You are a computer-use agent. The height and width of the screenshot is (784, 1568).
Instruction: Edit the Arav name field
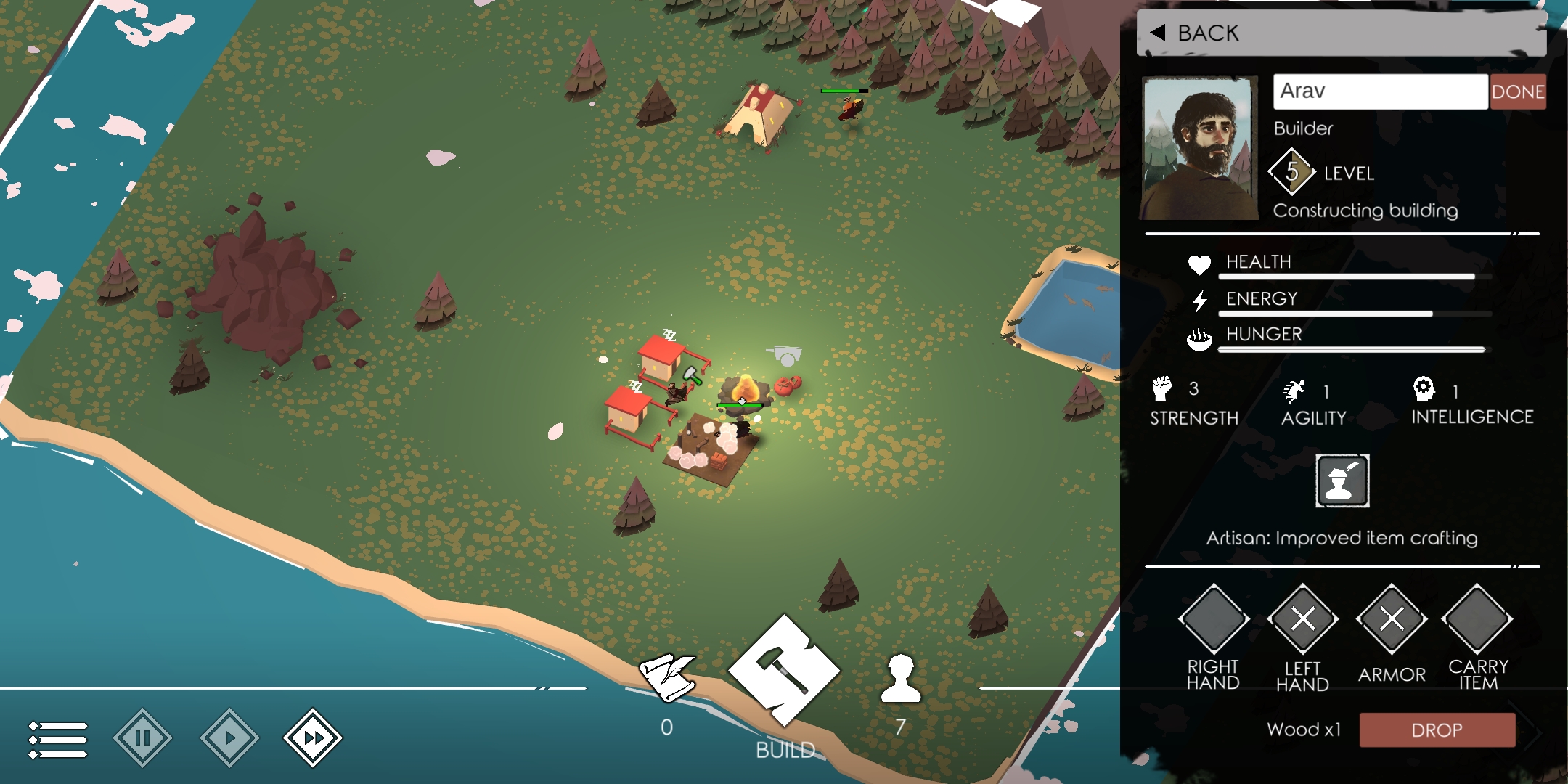pyautogui.click(x=1379, y=91)
